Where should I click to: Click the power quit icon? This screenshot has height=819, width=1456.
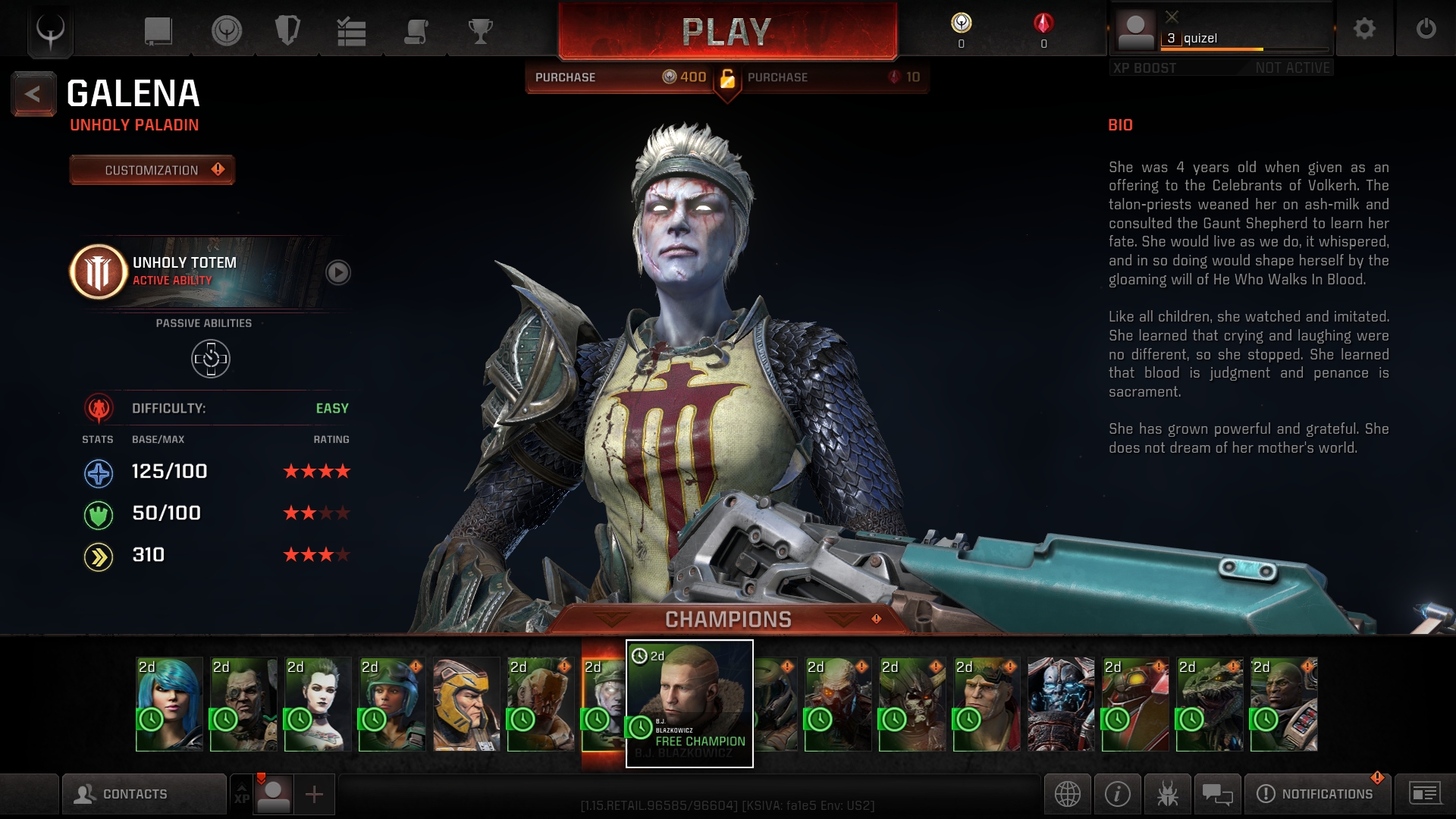click(1426, 30)
